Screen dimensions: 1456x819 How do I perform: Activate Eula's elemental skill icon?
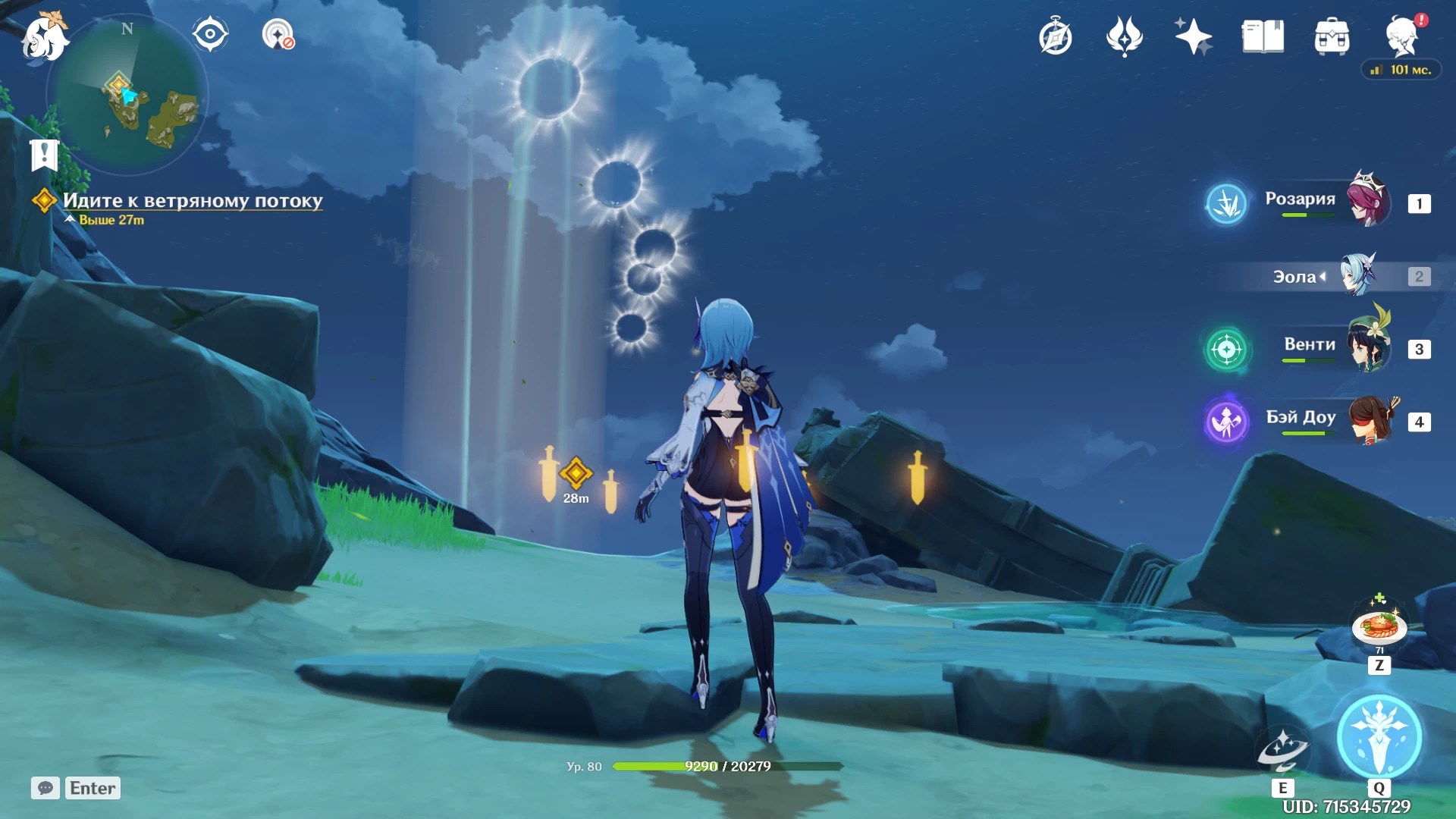[1282, 751]
